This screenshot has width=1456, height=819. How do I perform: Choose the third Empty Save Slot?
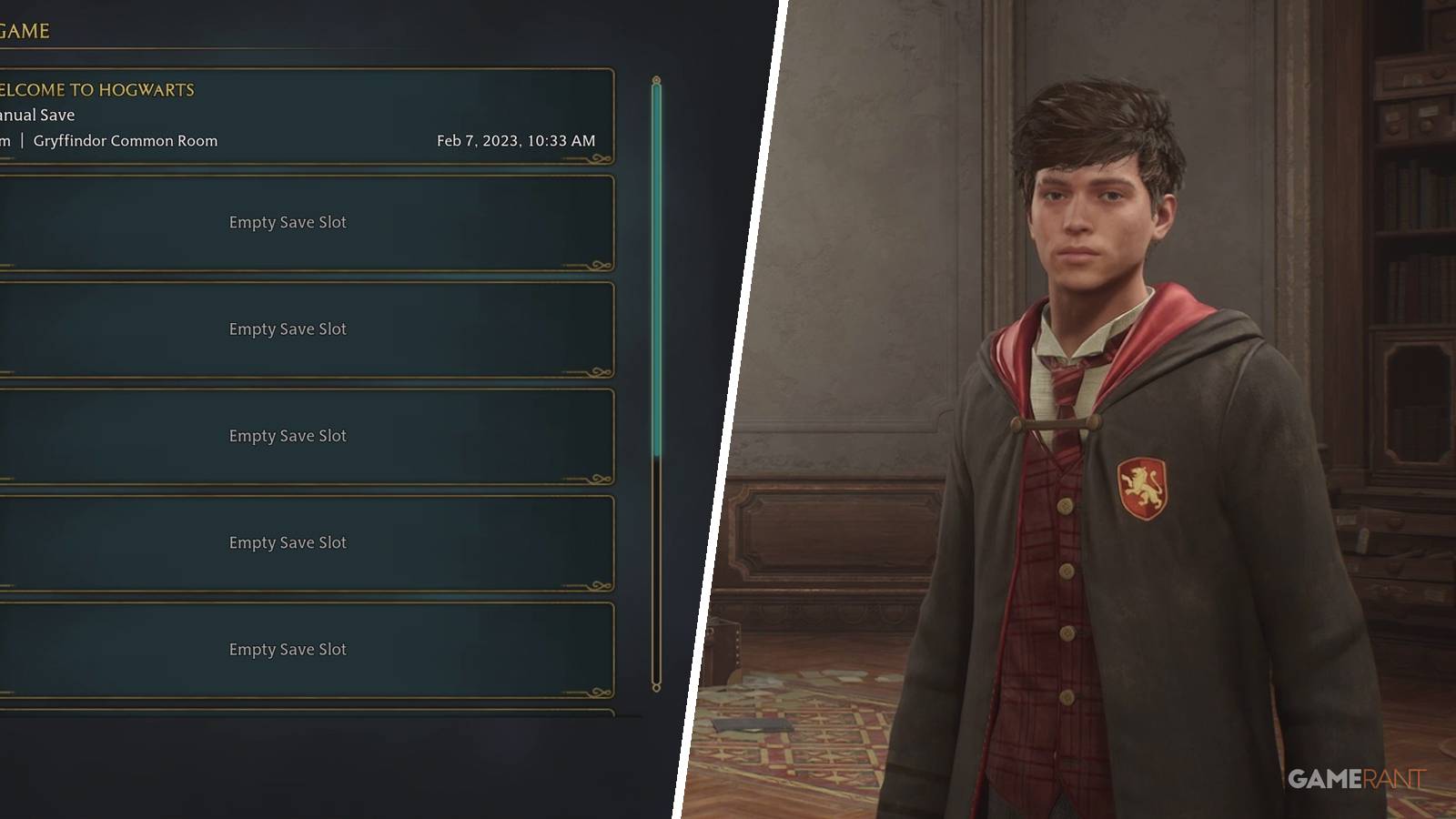[x=288, y=436]
